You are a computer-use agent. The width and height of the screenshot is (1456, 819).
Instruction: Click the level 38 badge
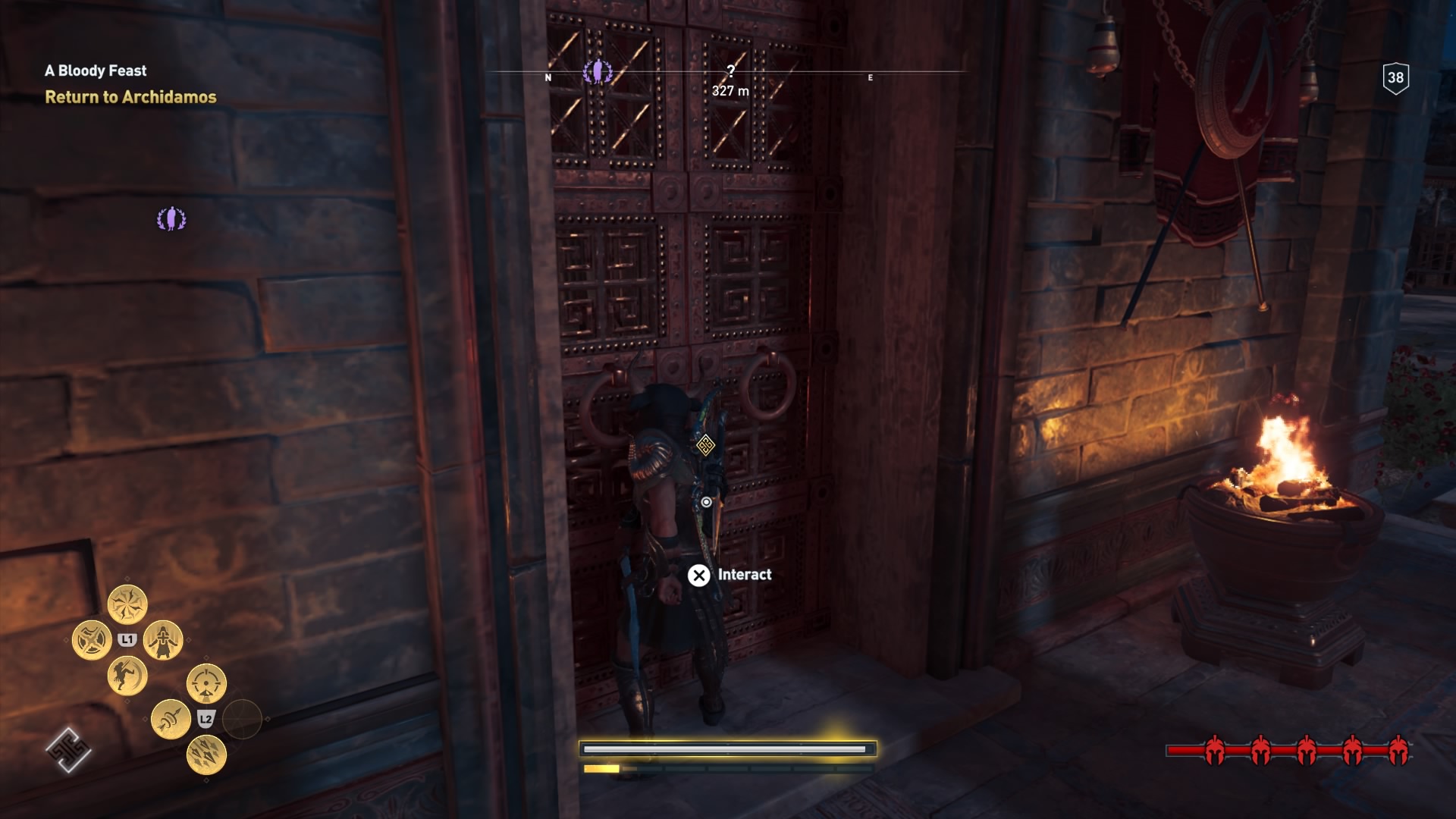click(x=1395, y=75)
